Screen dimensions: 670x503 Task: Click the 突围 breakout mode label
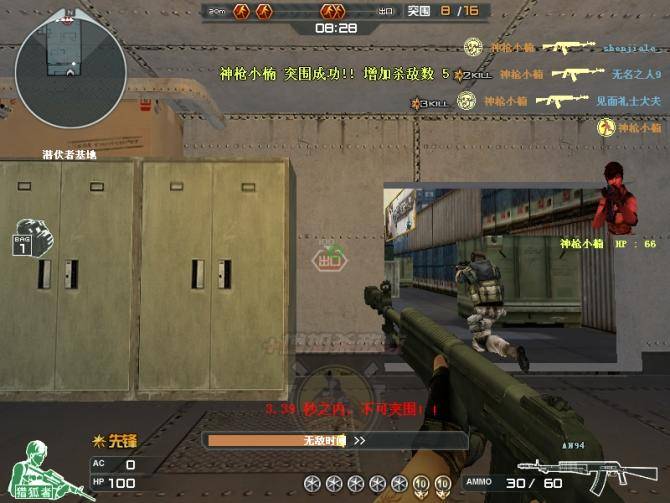[418, 10]
